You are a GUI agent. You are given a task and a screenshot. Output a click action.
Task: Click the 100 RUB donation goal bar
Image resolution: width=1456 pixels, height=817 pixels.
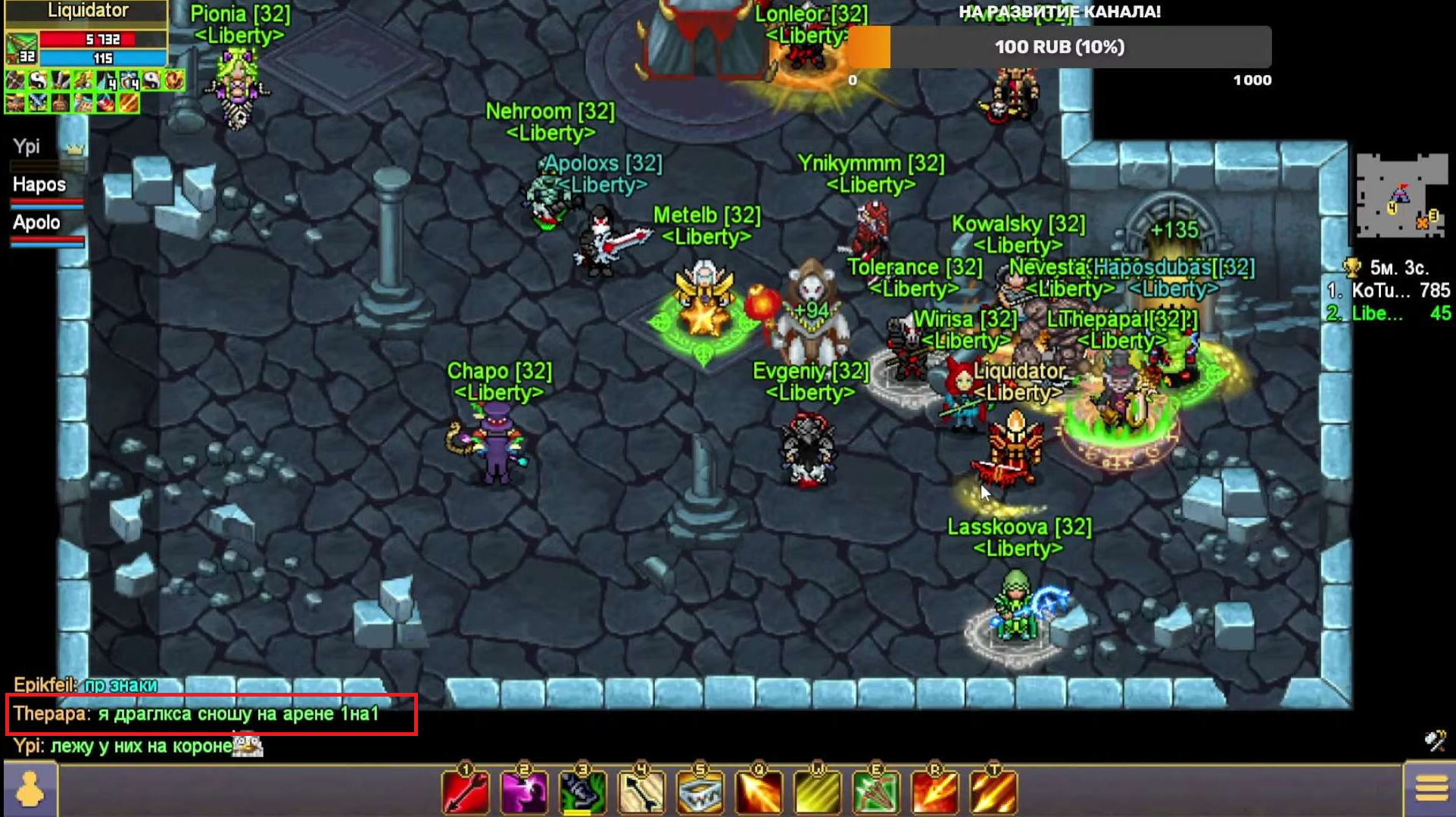coord(1058,47)
